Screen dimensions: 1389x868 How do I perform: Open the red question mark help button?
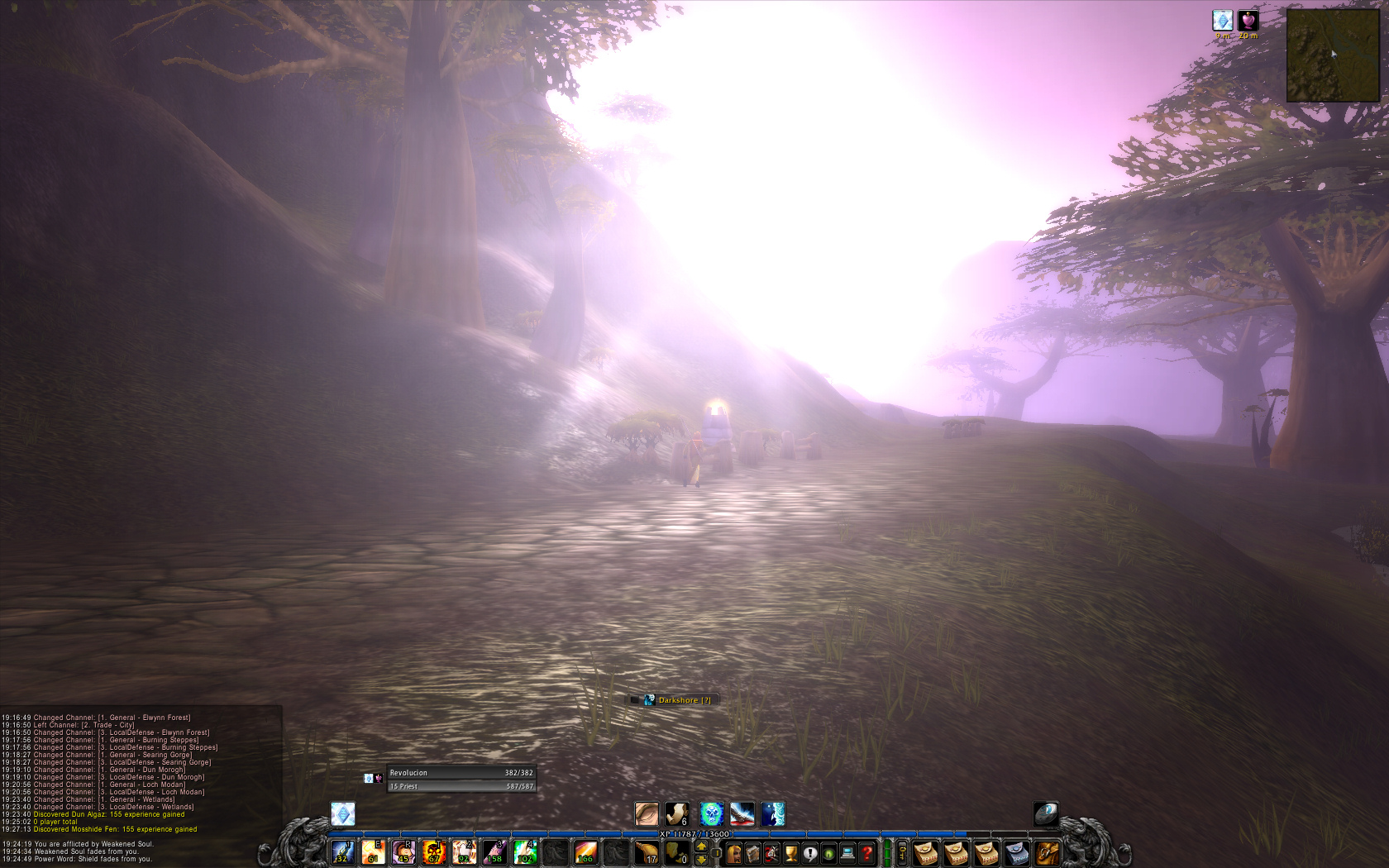pos(866,852)
